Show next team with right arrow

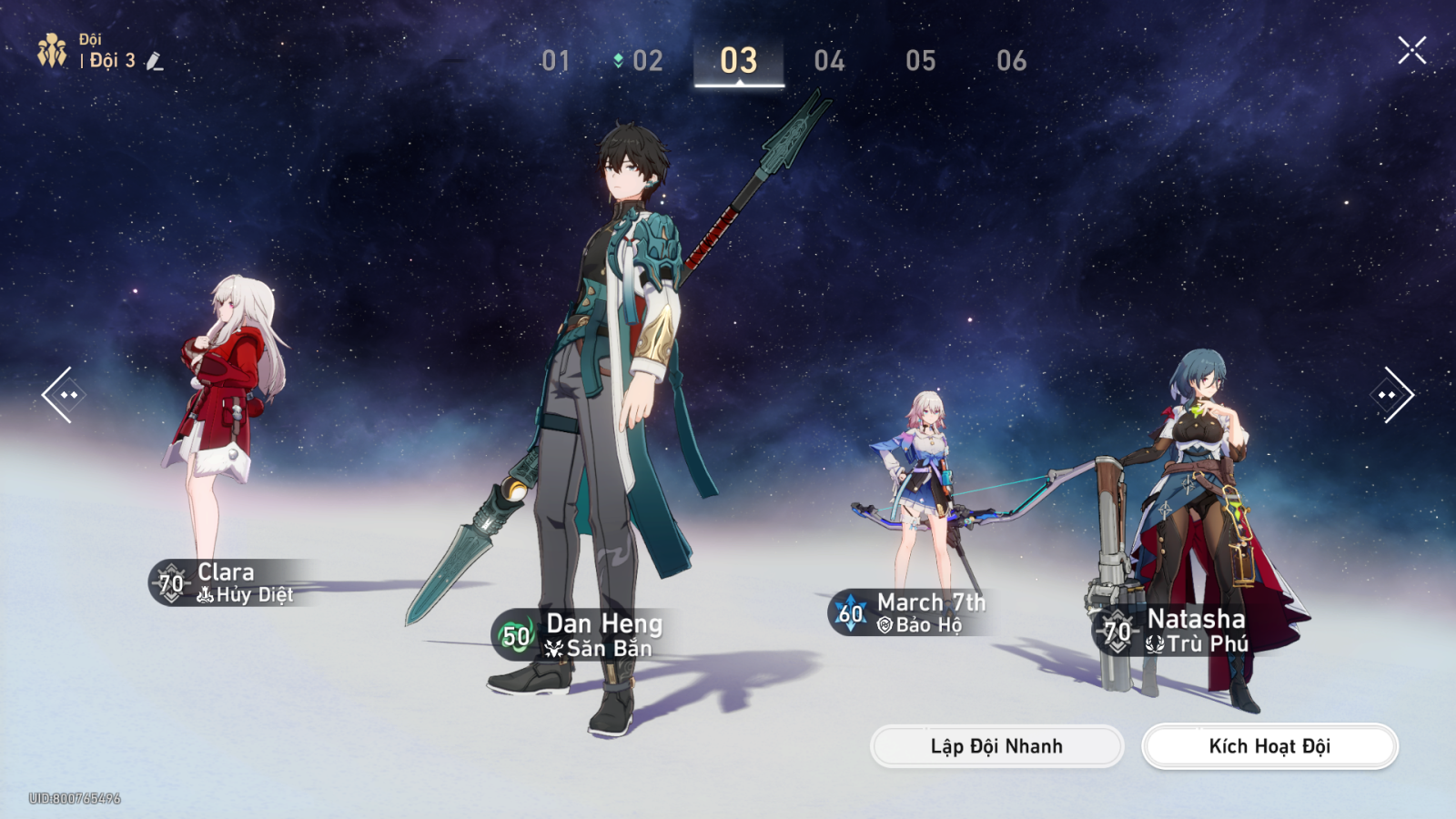click(1392, 394)
